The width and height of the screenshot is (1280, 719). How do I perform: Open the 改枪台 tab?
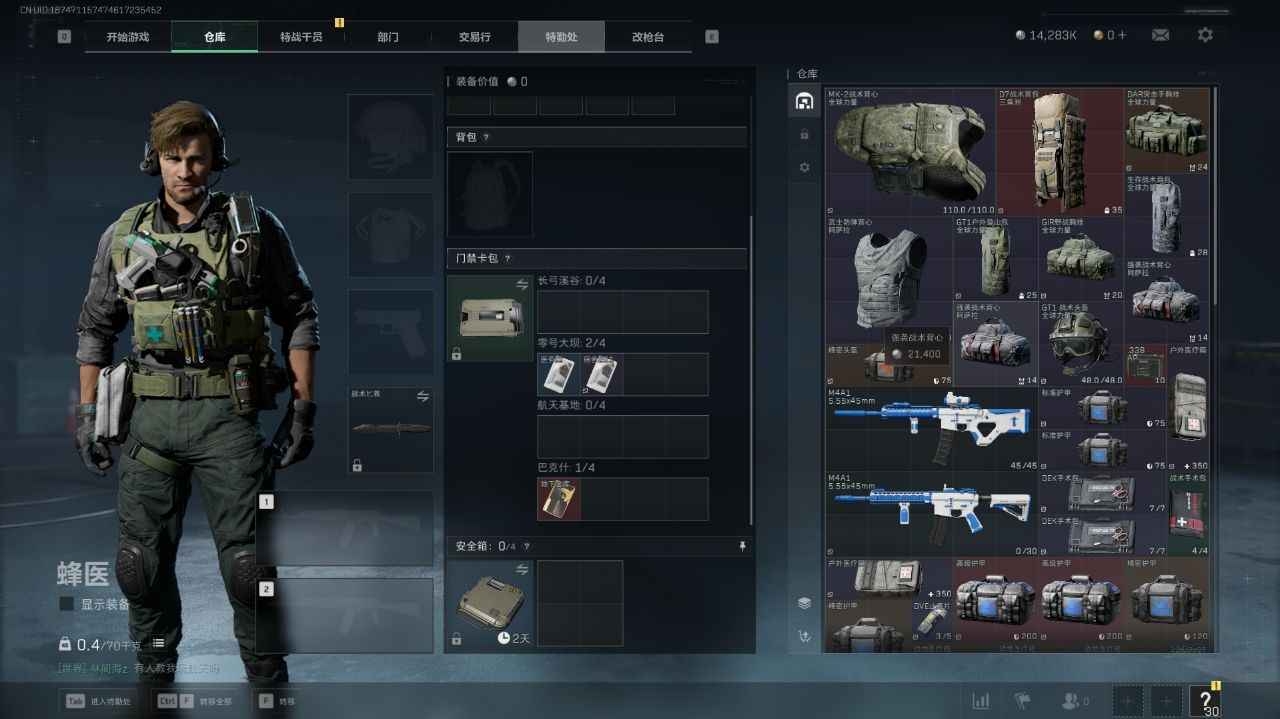pyautogui.click(x=647, y=37)
